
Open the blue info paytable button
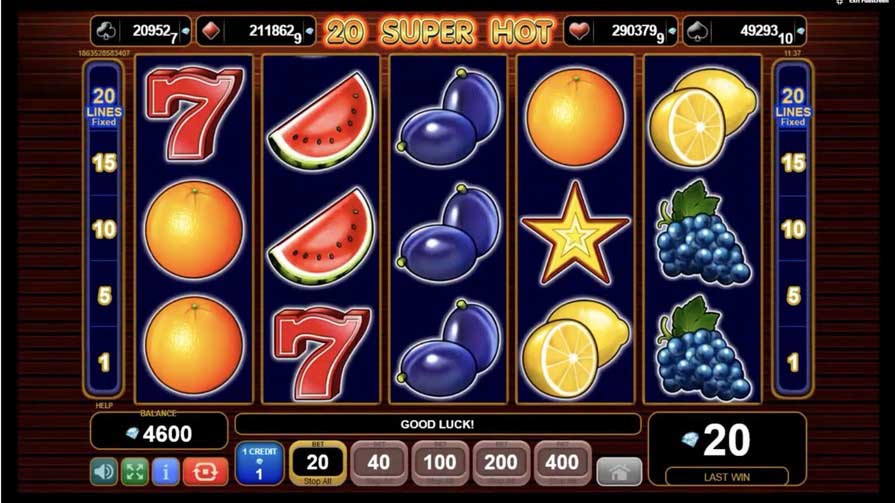166,470
